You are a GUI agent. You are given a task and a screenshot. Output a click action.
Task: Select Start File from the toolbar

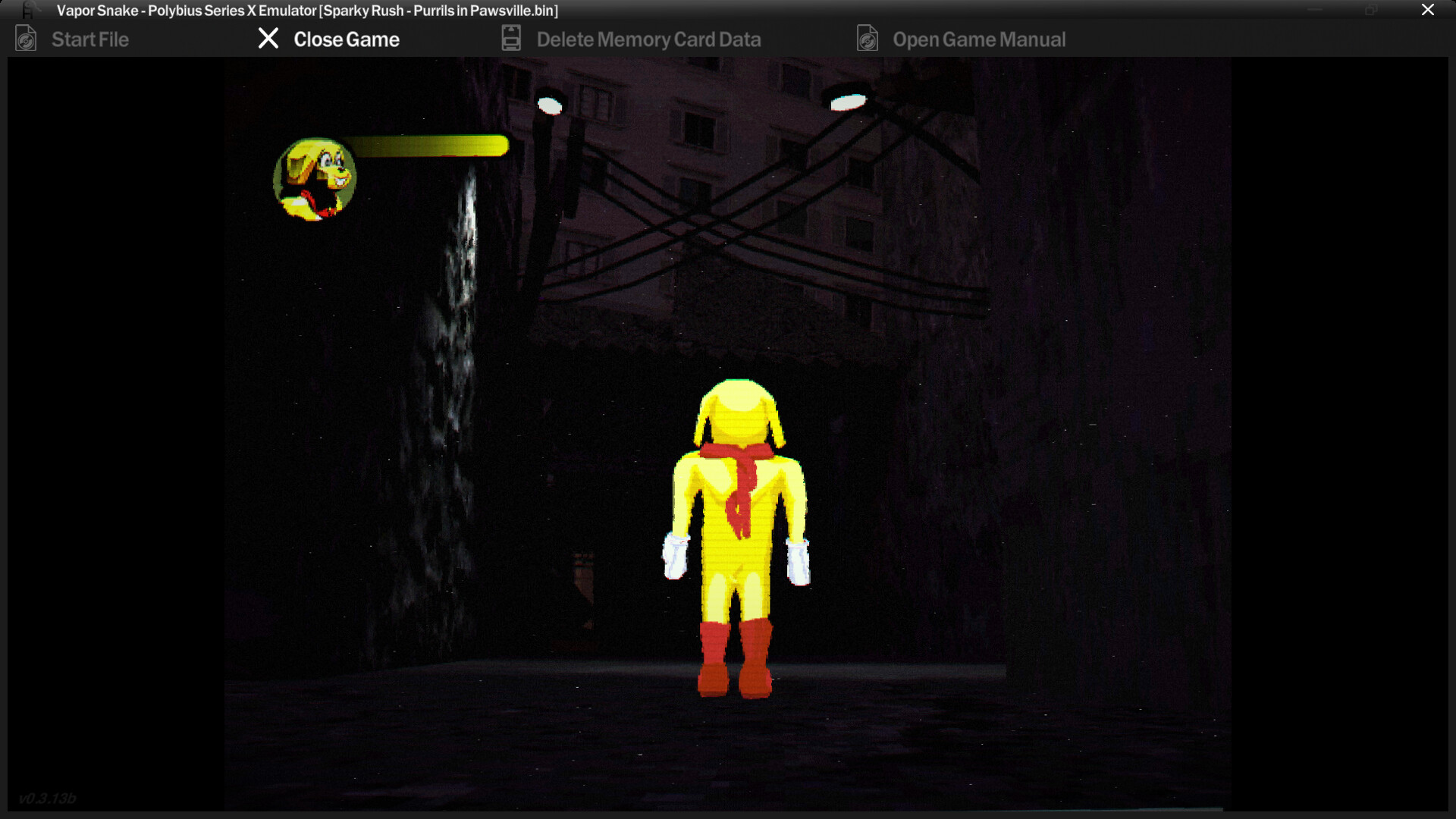click(x=89, y=39)
